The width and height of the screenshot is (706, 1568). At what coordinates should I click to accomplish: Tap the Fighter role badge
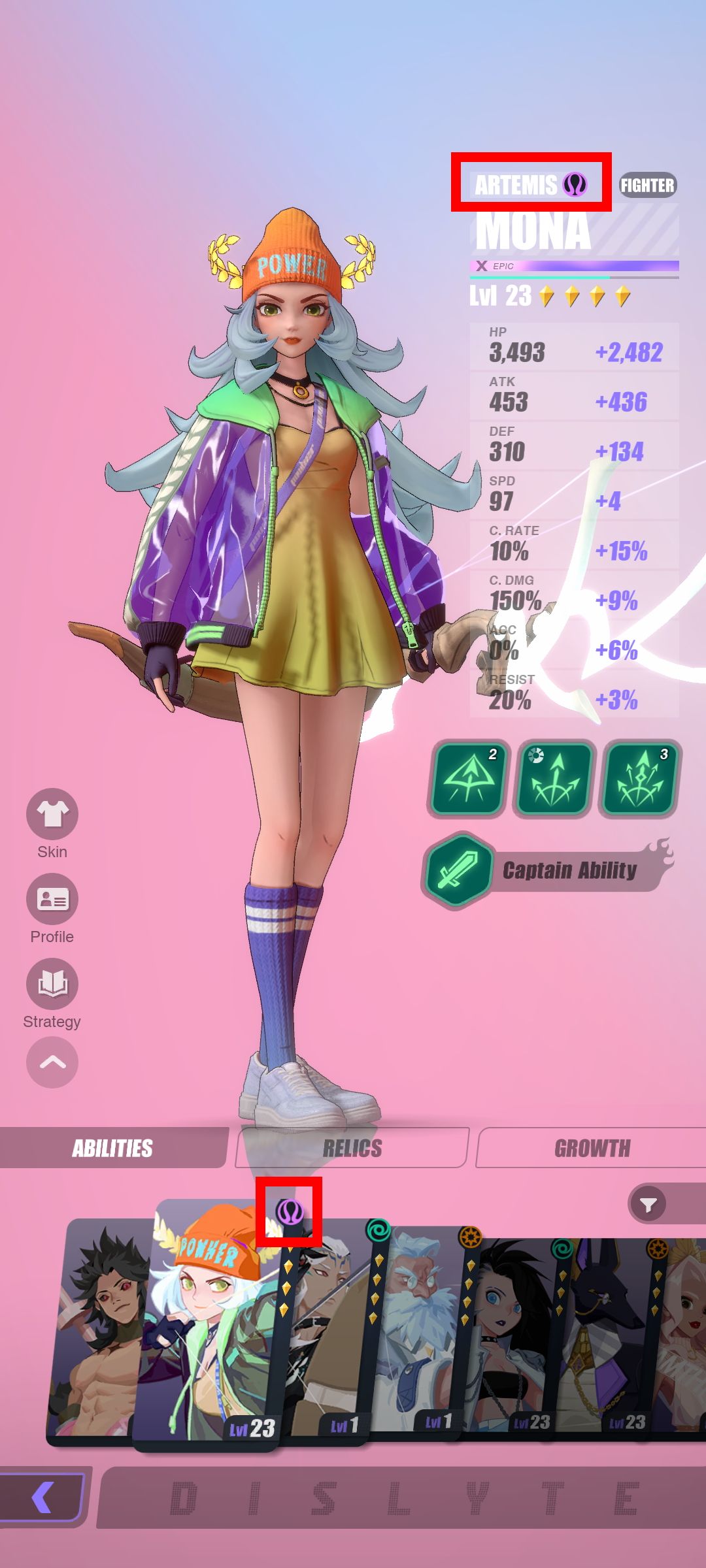647,186
